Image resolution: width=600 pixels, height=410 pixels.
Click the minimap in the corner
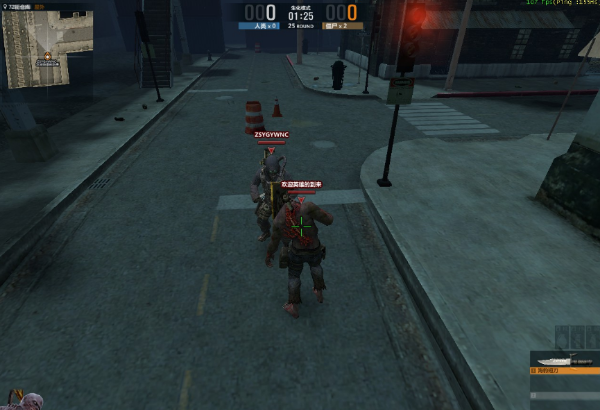point(47,49)
